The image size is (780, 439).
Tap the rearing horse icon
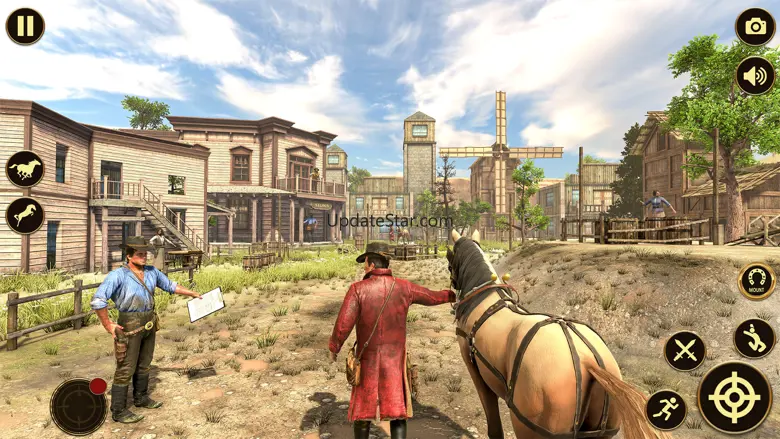25,215
